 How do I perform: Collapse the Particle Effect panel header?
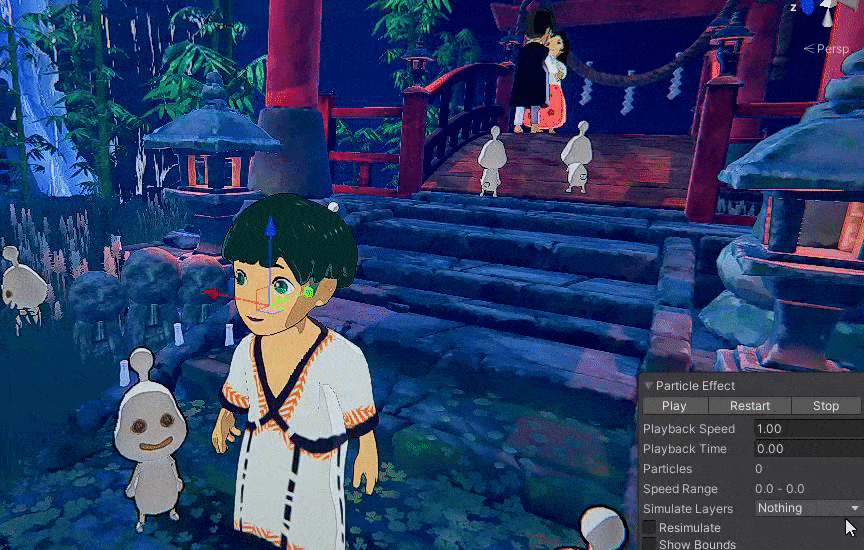(x=649, y=386)
